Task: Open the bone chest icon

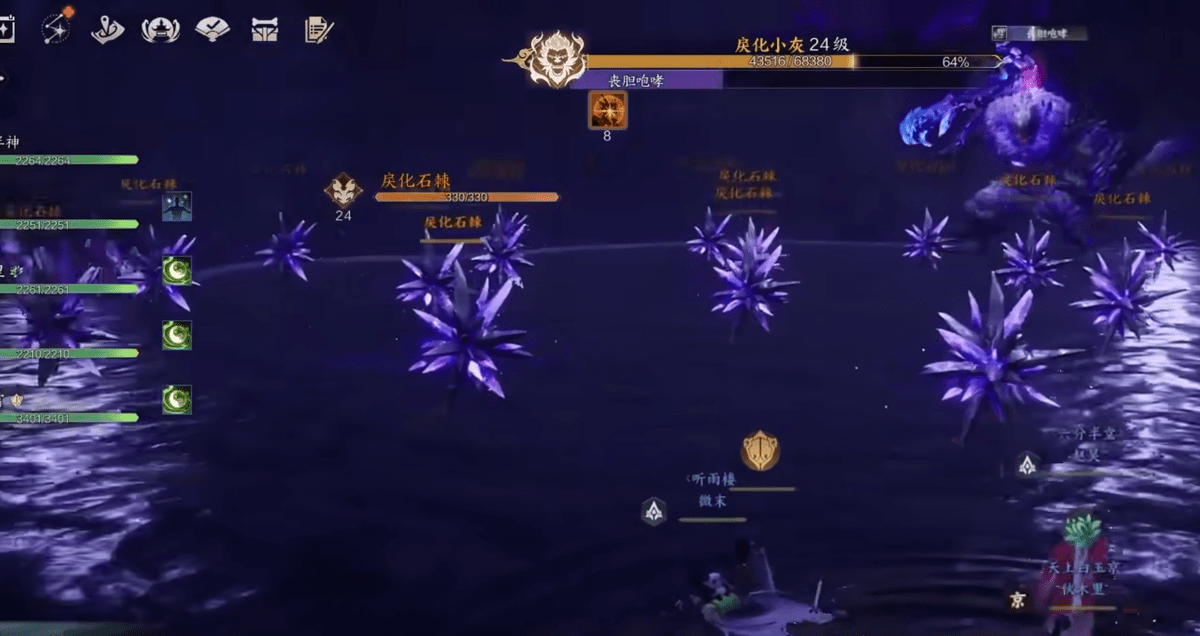Action: (x=264, y=30)
